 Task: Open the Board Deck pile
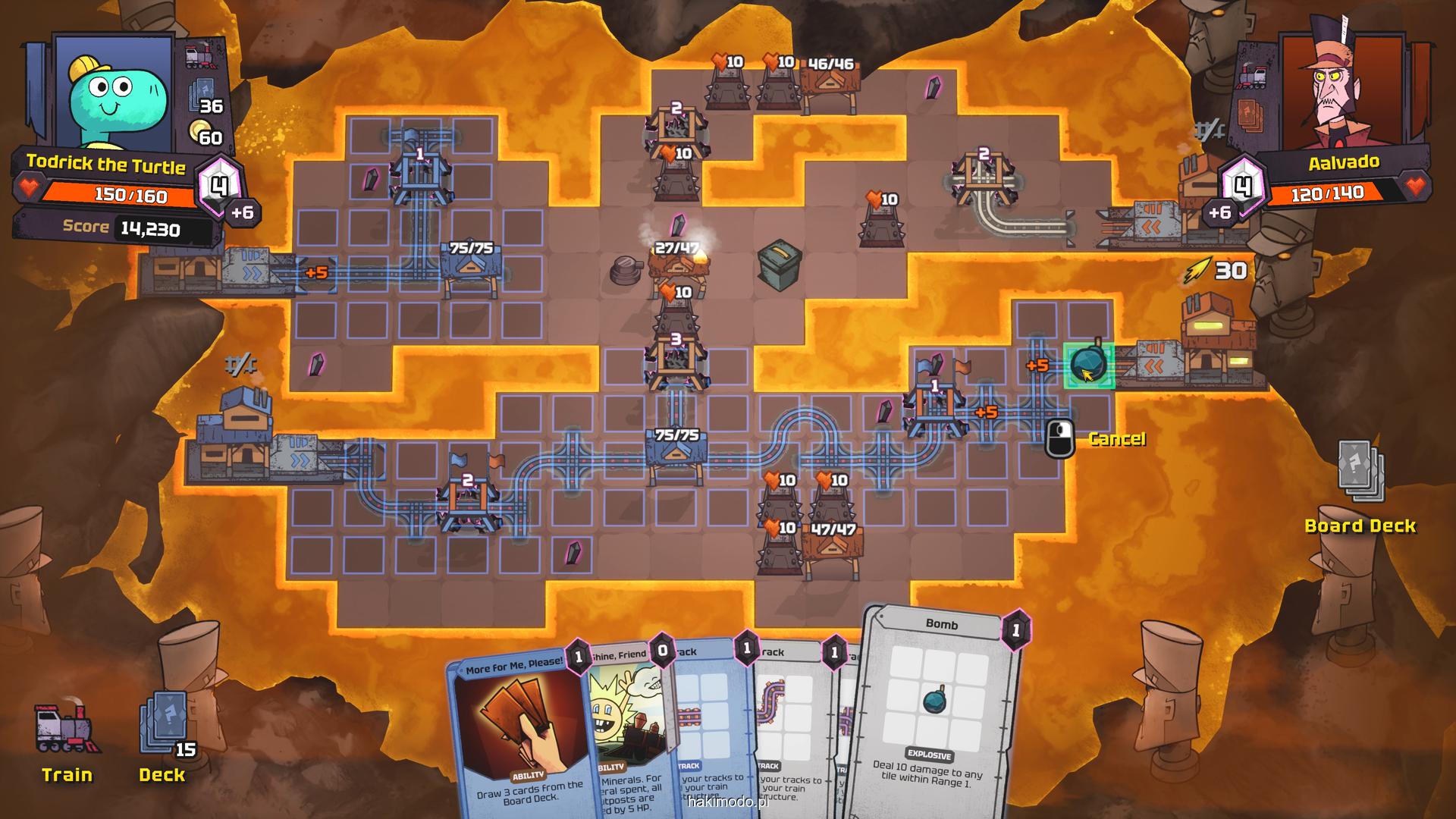pyautogui.click(x=1360, y=478)
